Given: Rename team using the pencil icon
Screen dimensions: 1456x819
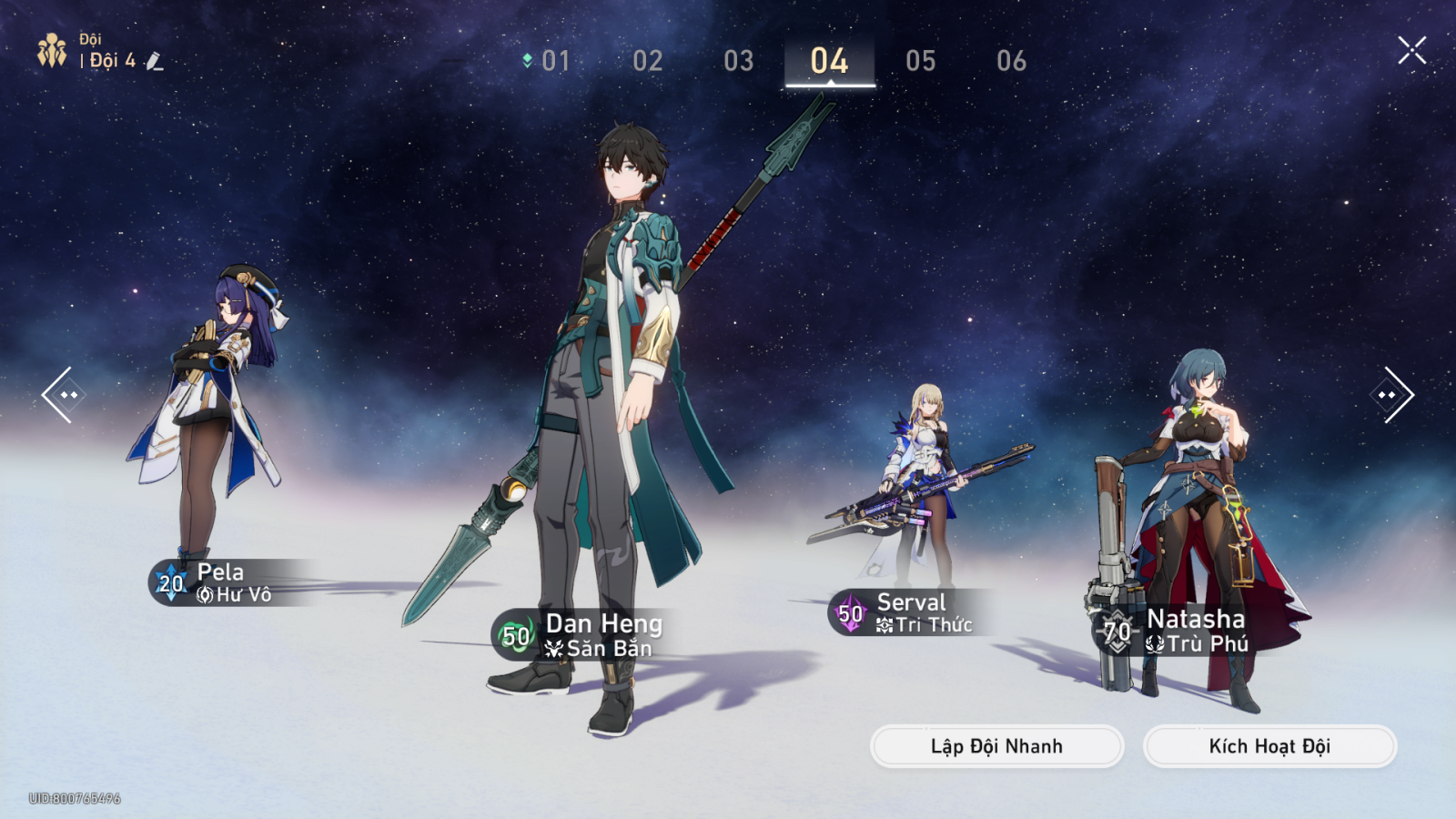Looking at the screenshot, I should click(155, 61).
